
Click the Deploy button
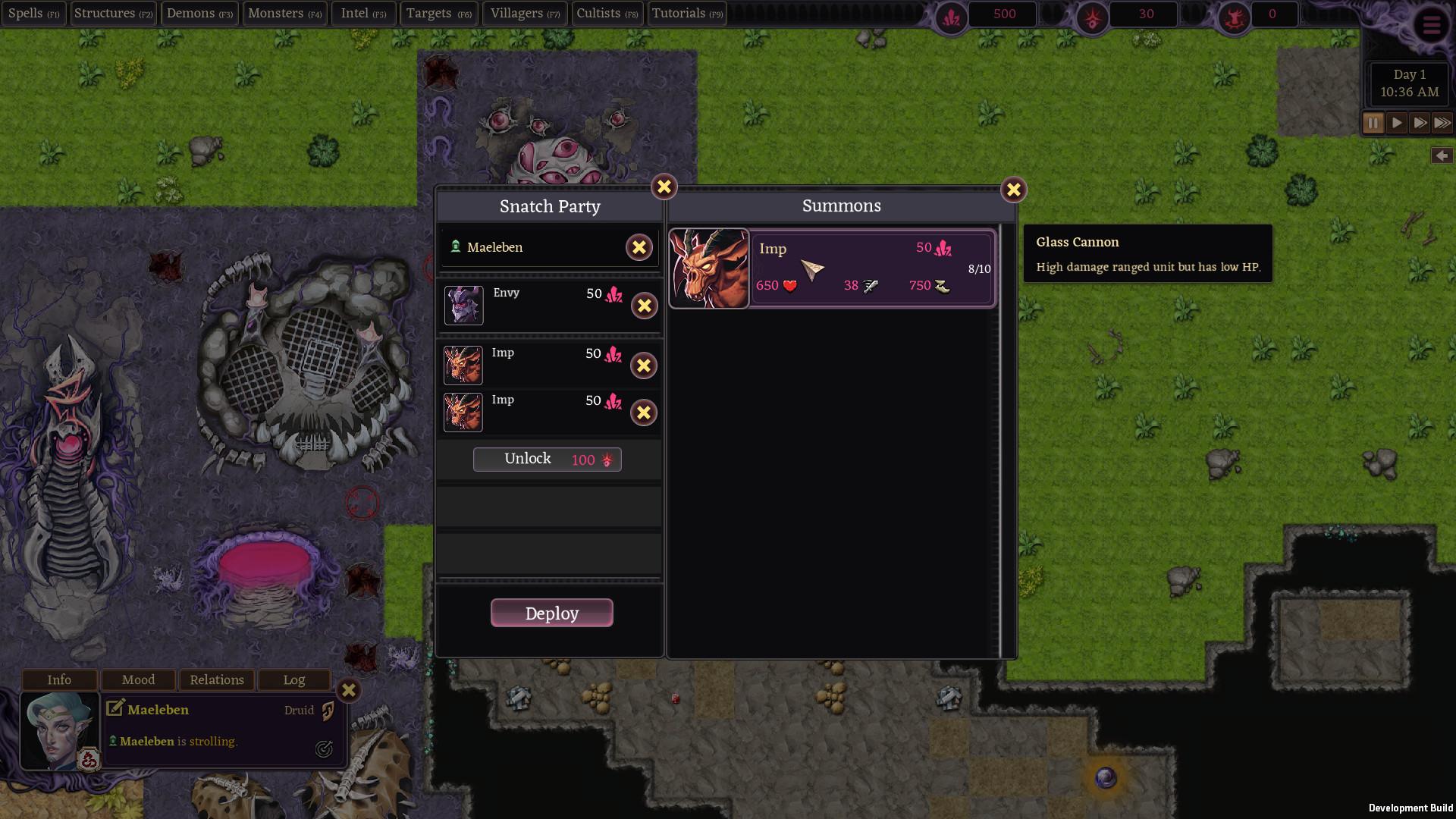(551, 613)
